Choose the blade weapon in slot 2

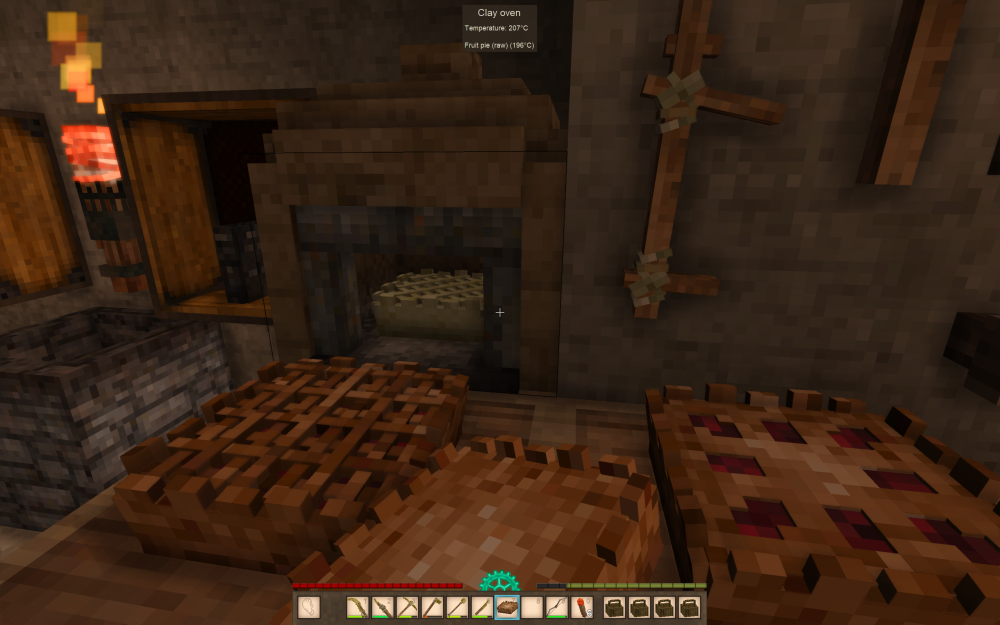click(x=383, y=607)
